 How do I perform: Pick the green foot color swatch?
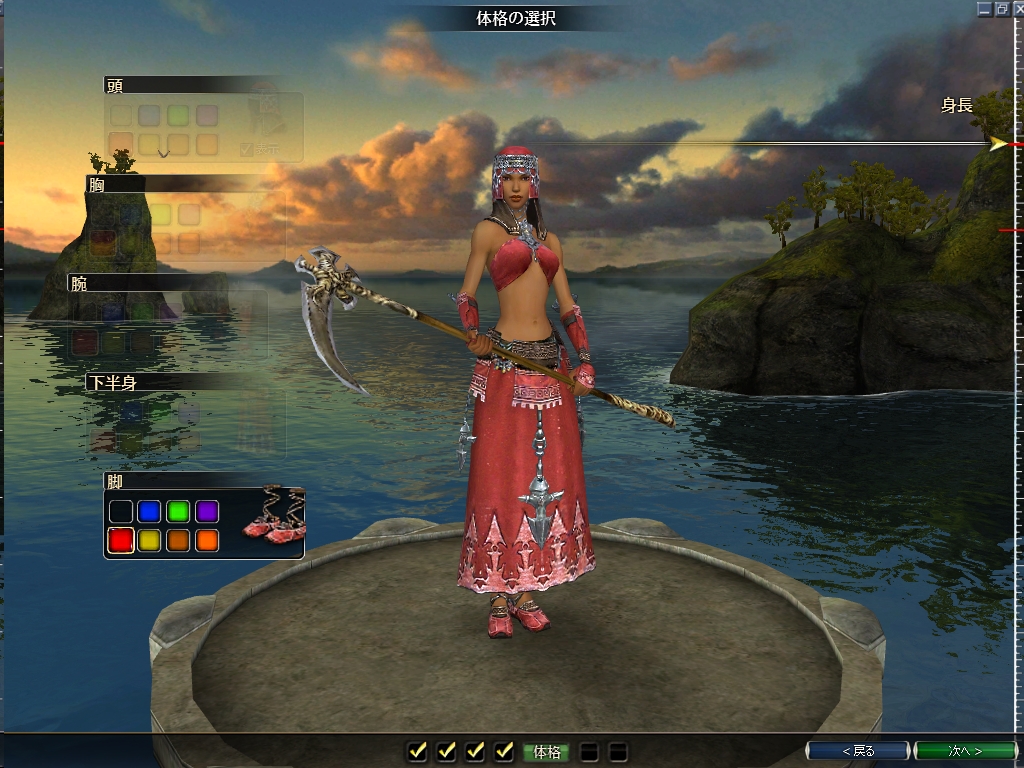click(x=178, y=512)
